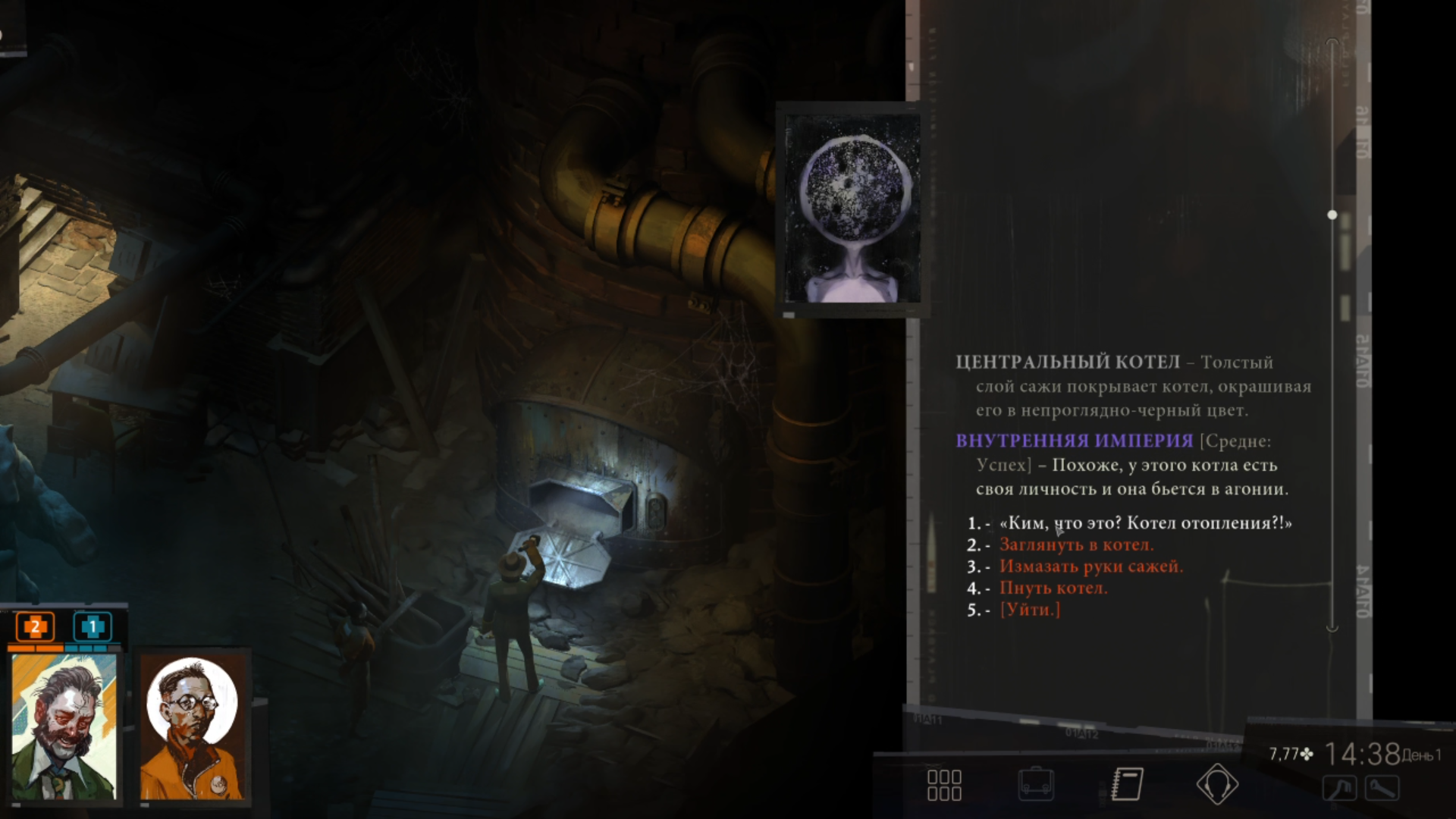Open the inventory briefcase icon
Image resolution: width=1456 pixels, height=819 pixels.
[1036, 785]
